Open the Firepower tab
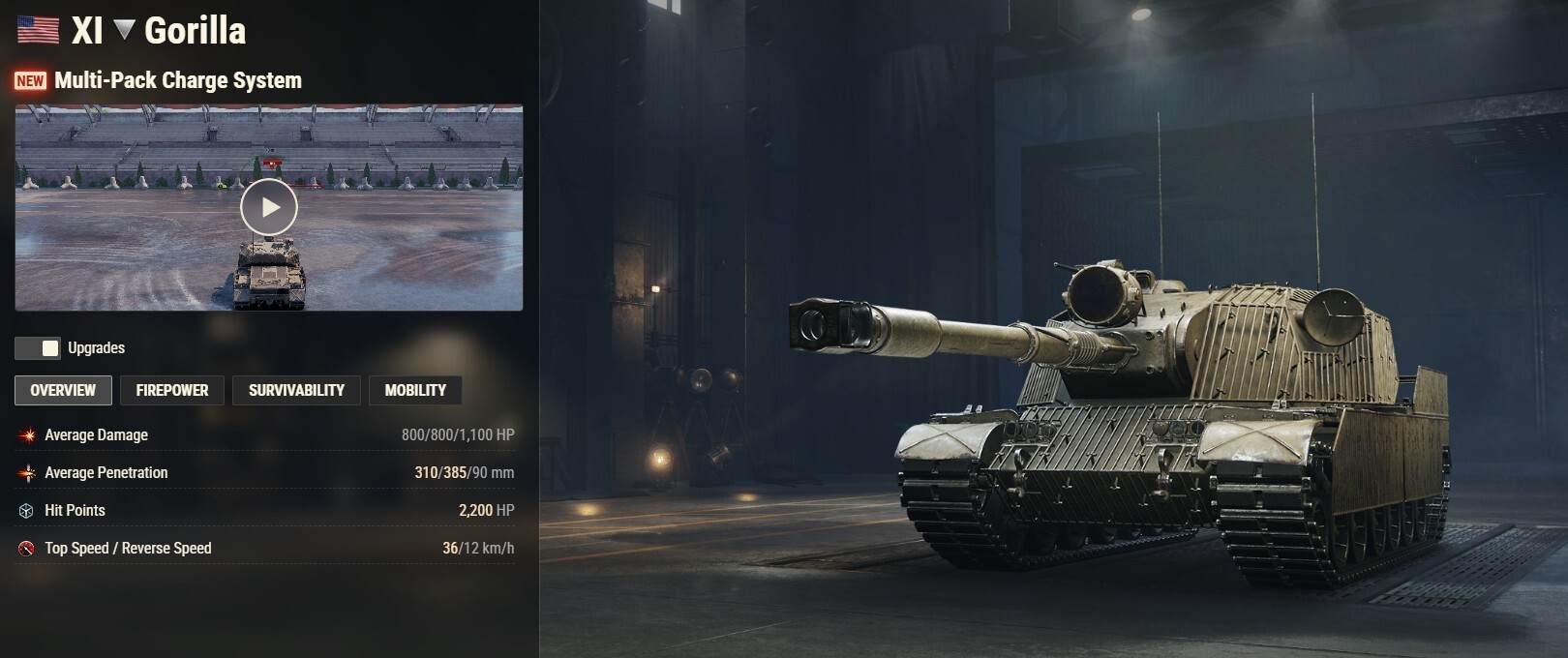 point(172,390)
